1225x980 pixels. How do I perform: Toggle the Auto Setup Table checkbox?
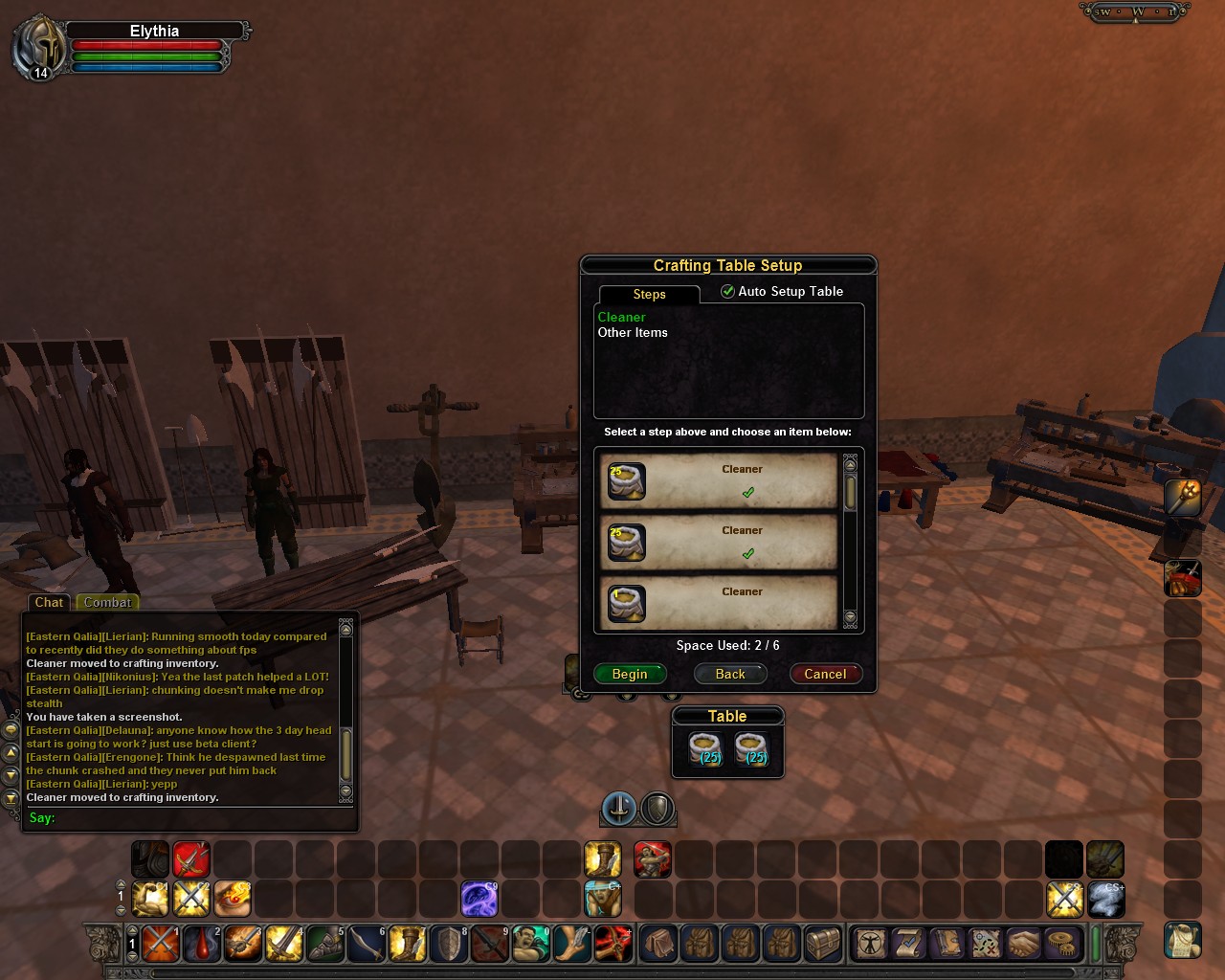[728, 291]
